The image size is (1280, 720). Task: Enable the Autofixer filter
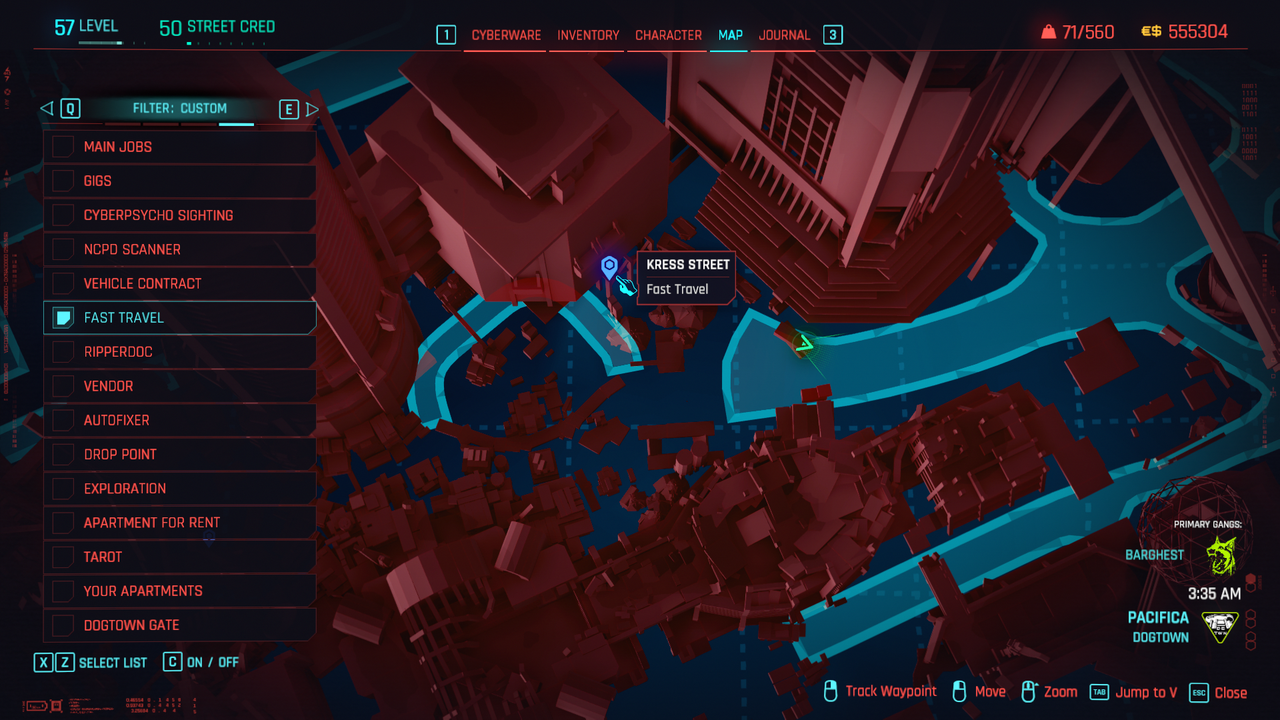pos(63,420)
